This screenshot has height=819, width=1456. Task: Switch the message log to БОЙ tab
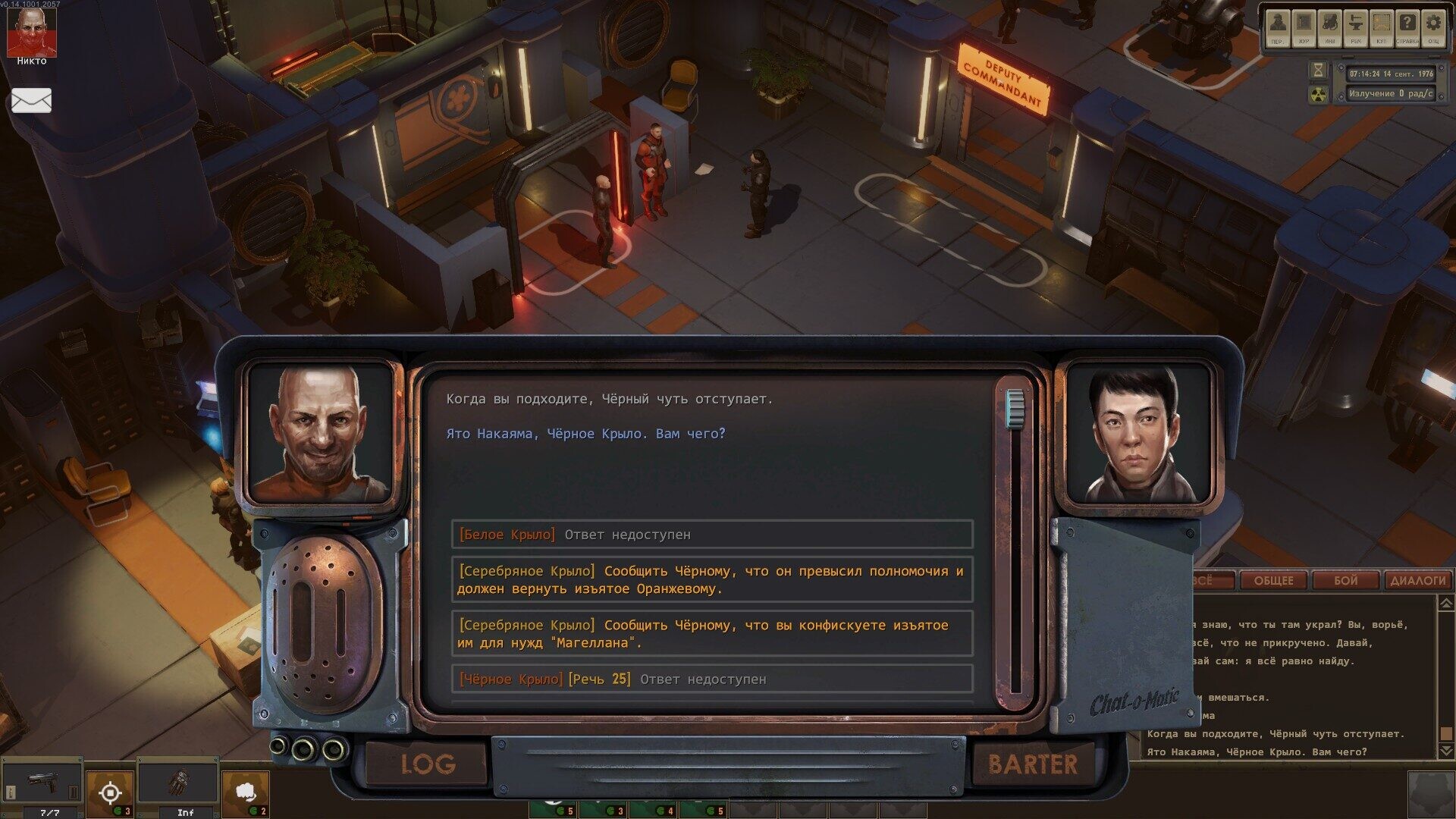click(1345, 581)
